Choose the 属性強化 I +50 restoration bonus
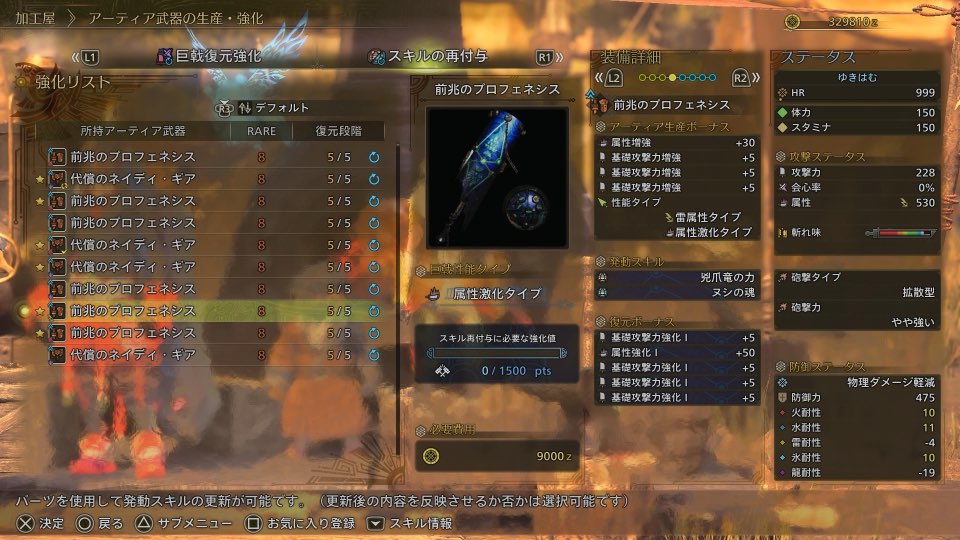960x540 pixels. 677,353
